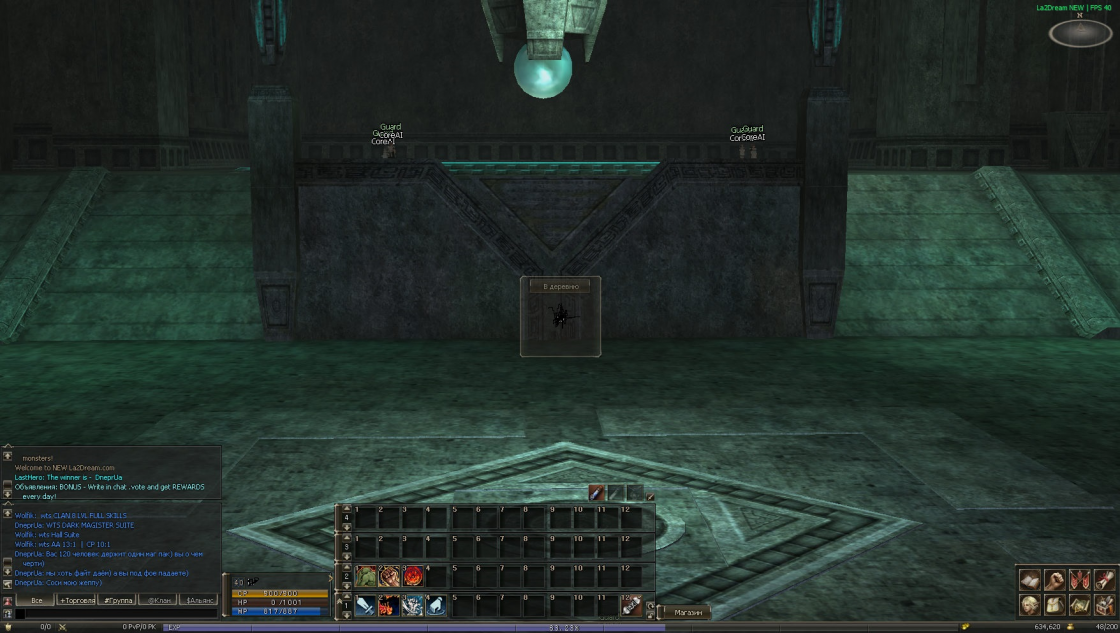Select the "#Группа" party chat tab

118,600
